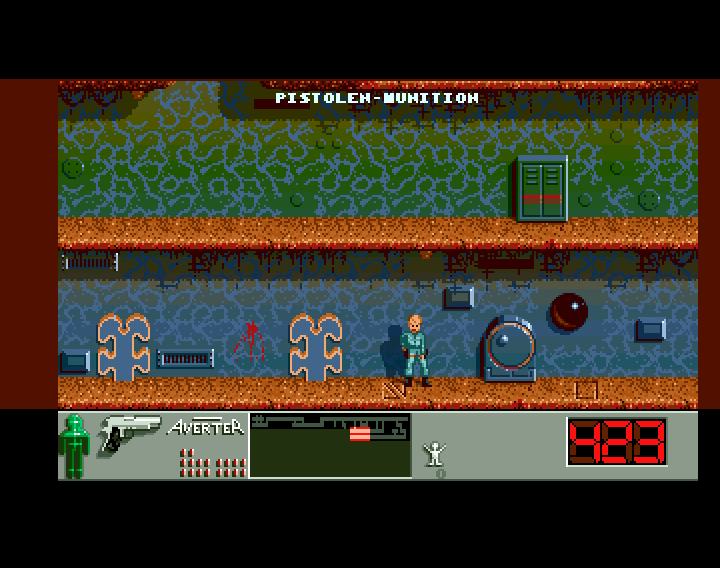Open the level minimap panel
Image resolution: width=720 pixels, height=568 pixels.
330,444
